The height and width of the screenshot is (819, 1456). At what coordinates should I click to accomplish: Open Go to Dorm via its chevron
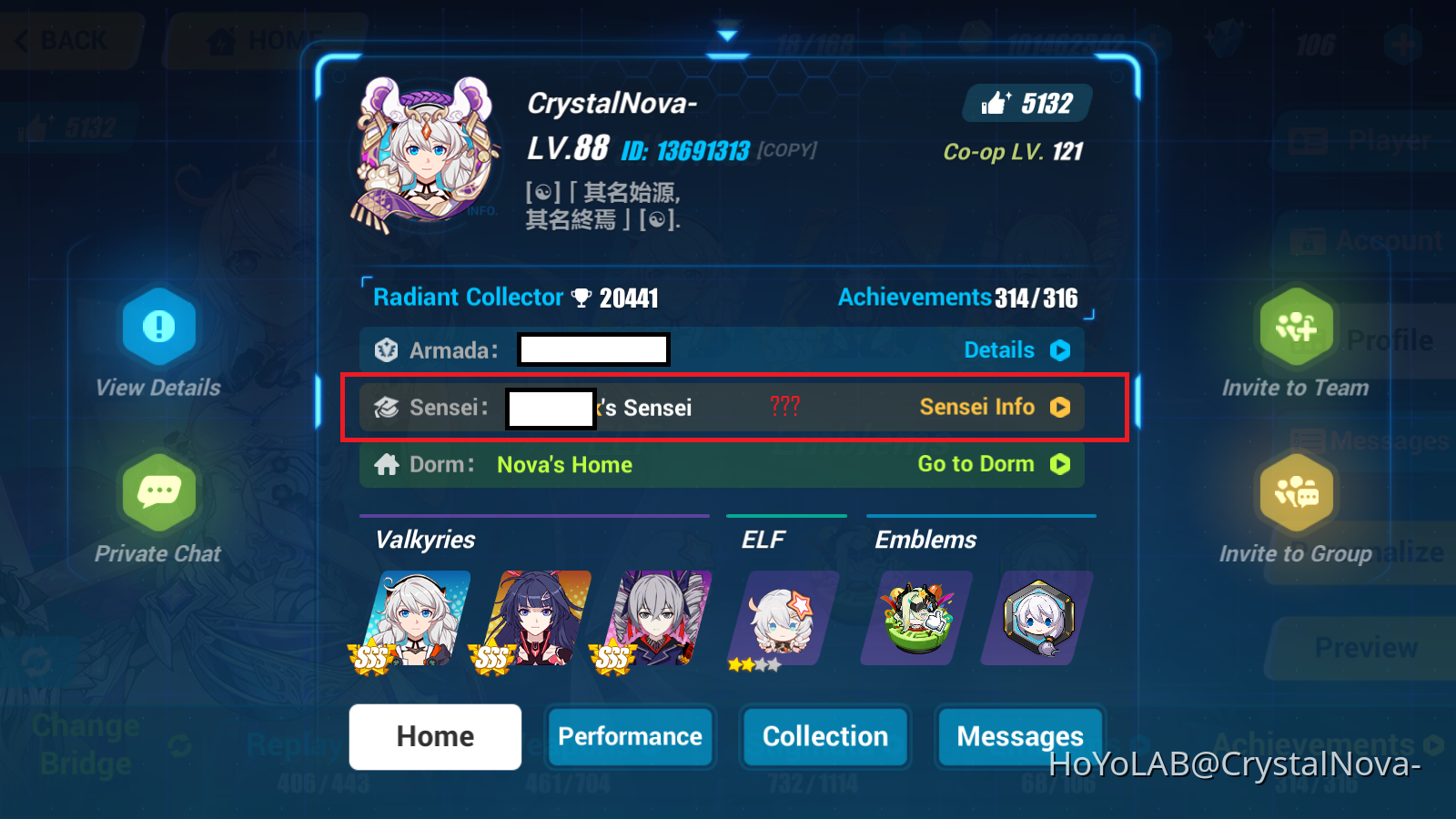click(1060, 465)
